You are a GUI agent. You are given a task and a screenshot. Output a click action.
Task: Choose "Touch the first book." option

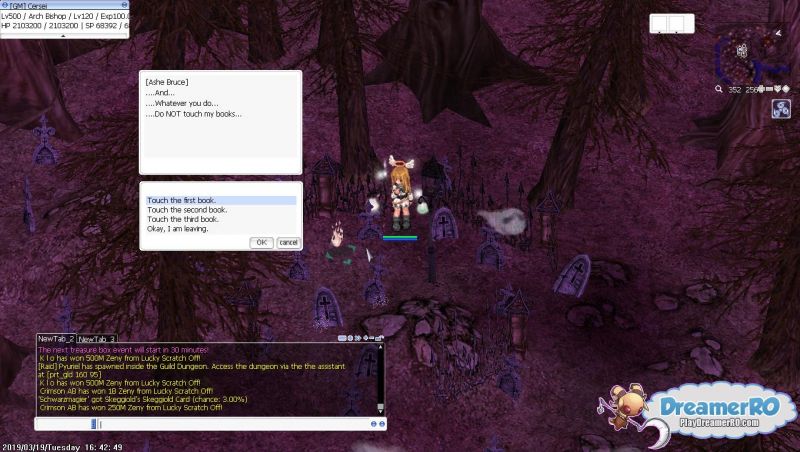[x=221, y=200]
